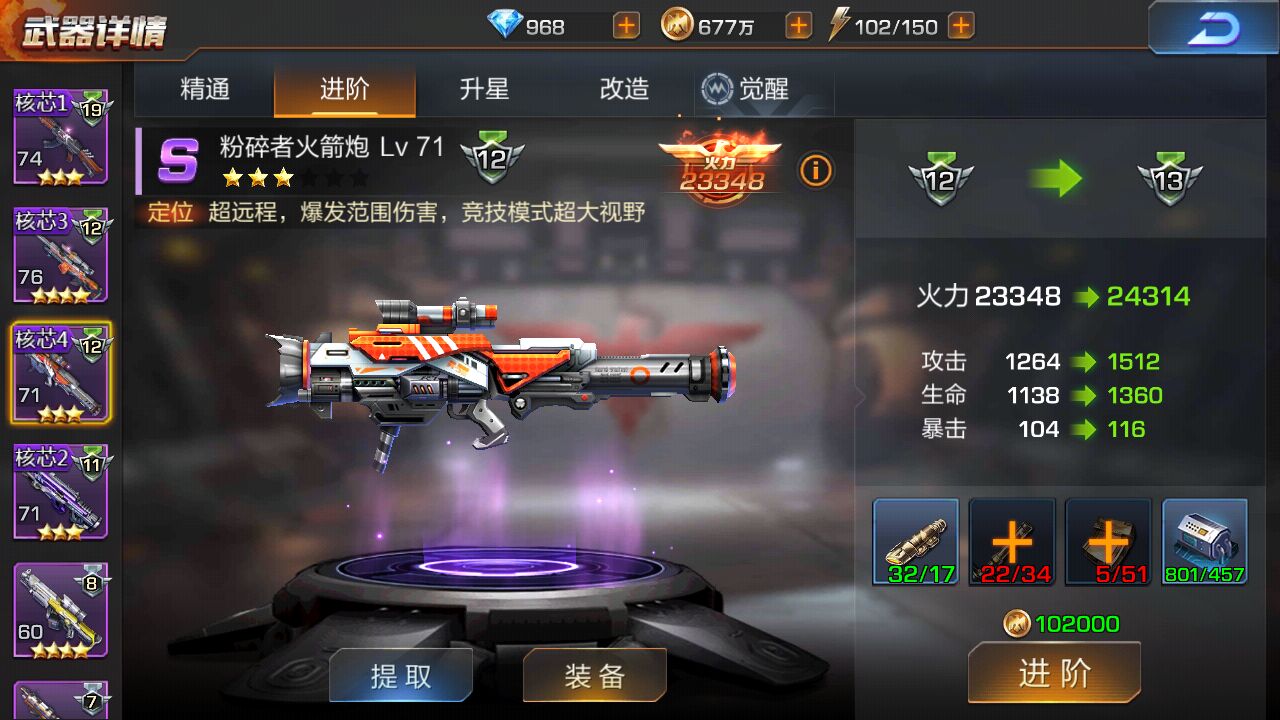
Task: Open the 升星 tab
Action: click(x=485, y=89)
